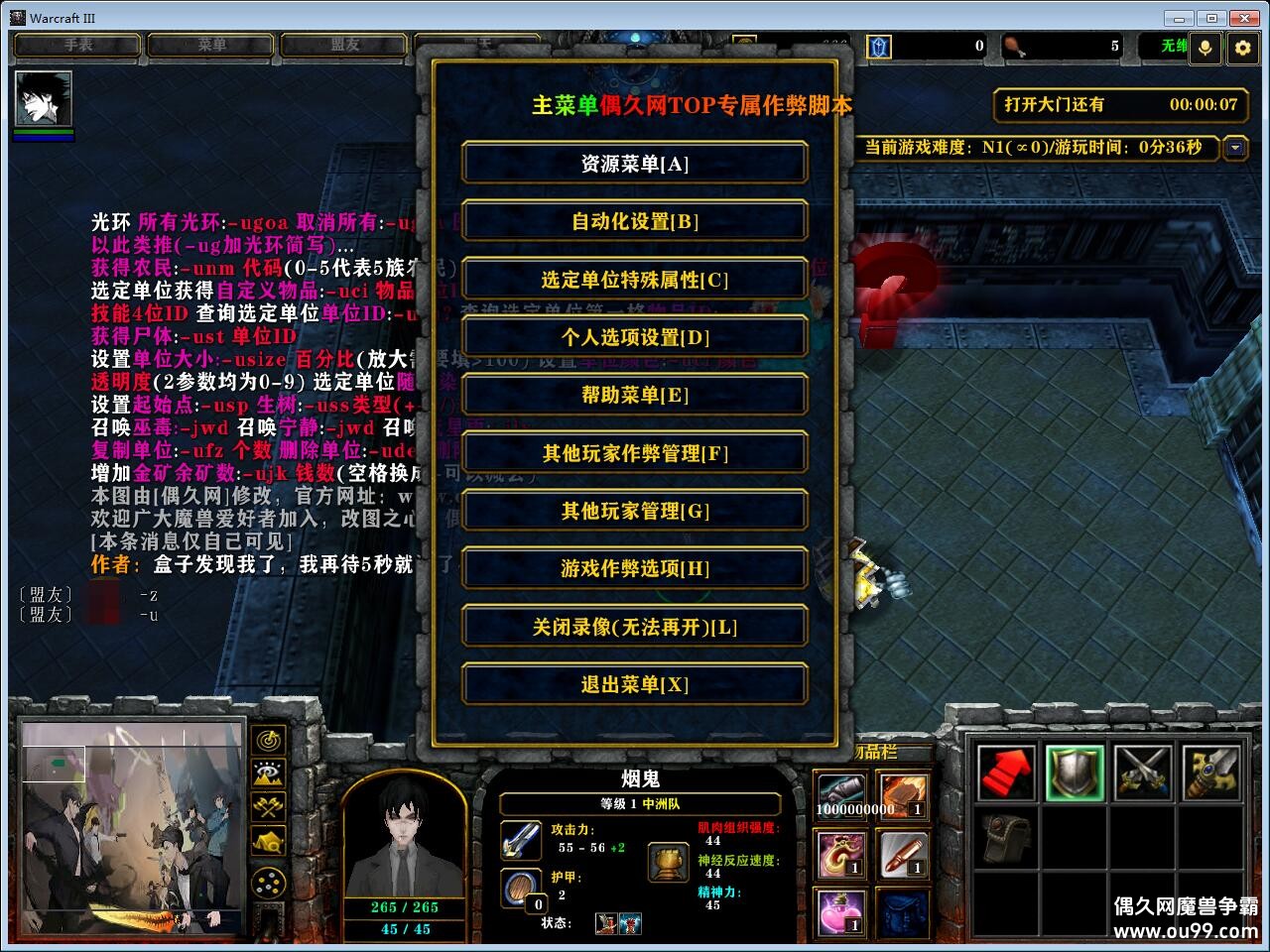The width and height of the screenshot is (1270, 952).
Task: Collapse the game difficulty info panel arrow
Action: pyautogui.click(x=1235, y=149)
